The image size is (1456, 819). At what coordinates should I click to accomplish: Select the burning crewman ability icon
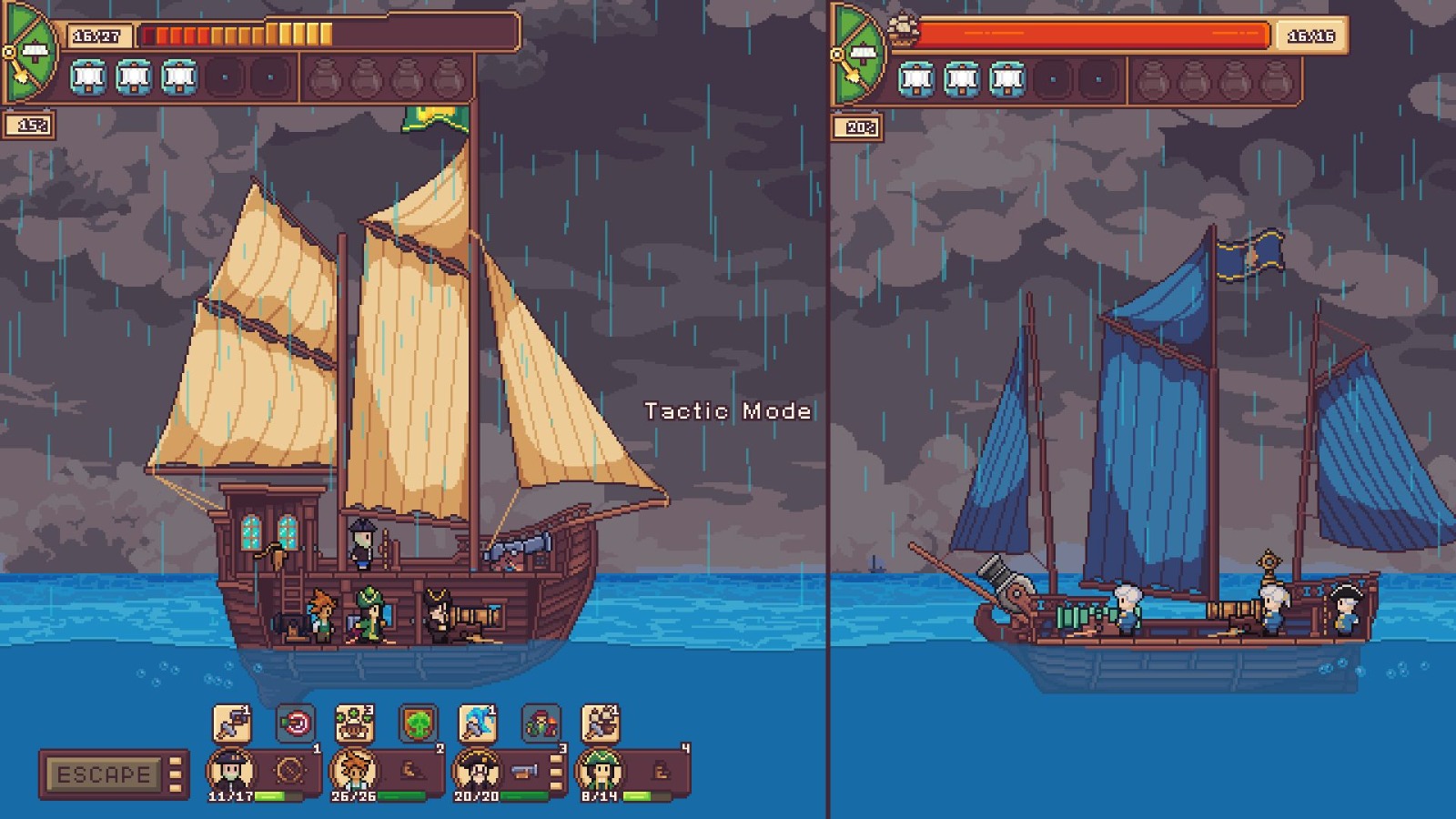pos(541,723)
